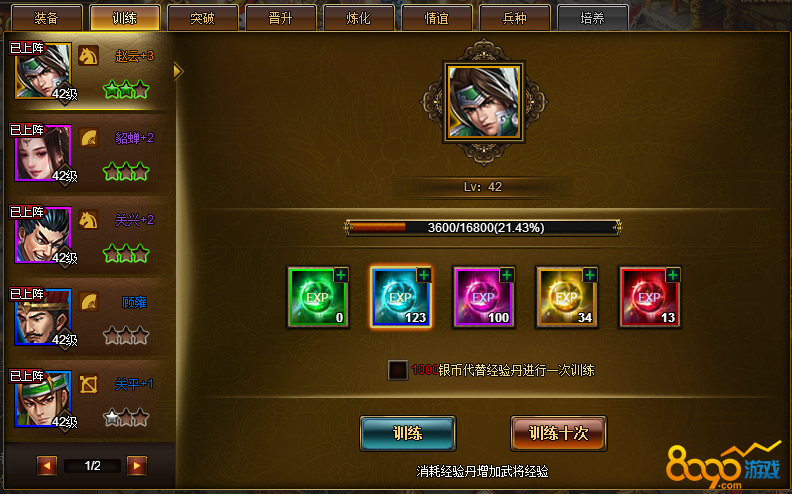Start 训练十次 ten-time training
Viewport: 792px width, 494px height.
tap(558, 434)
